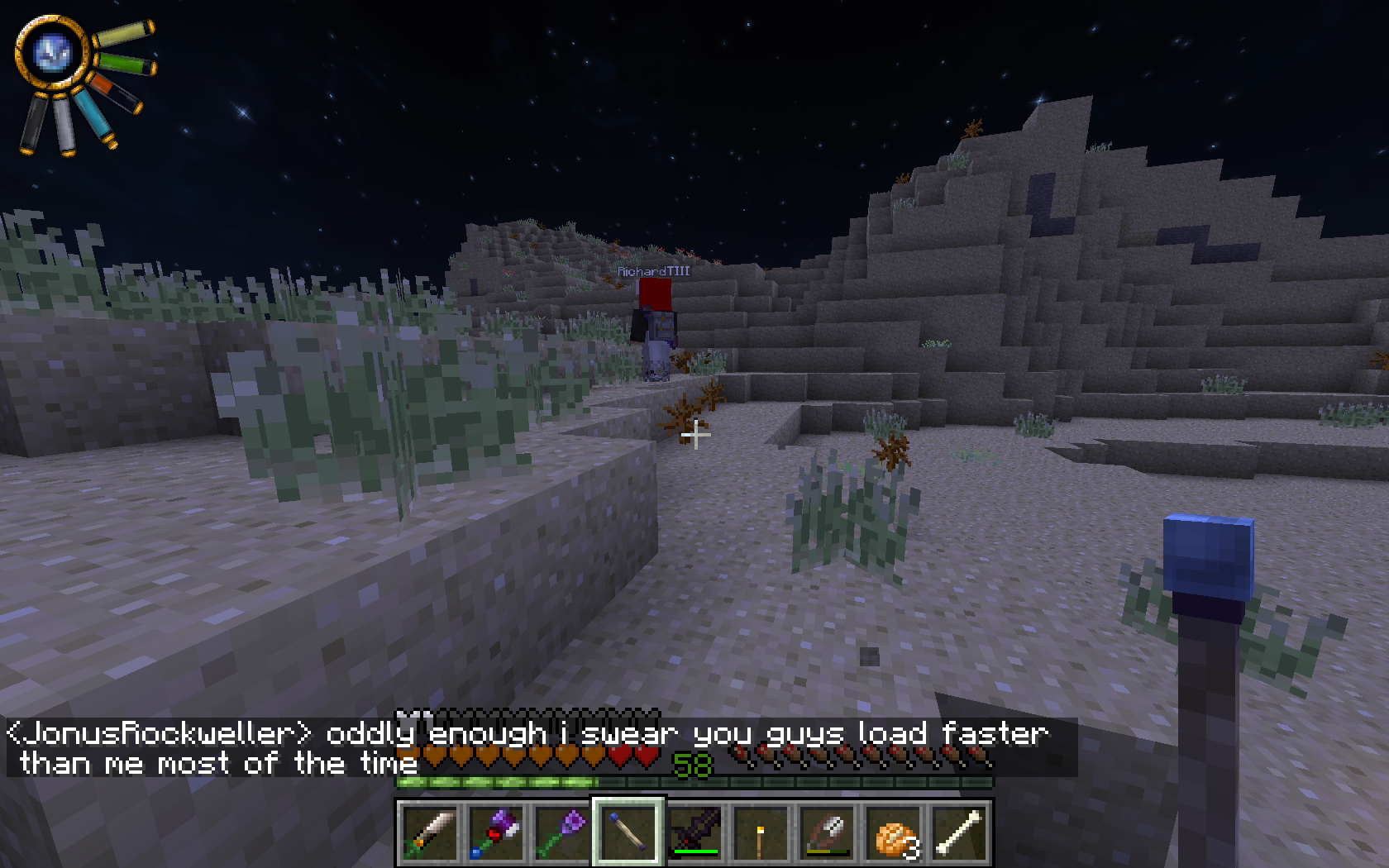
Task: Choose the brown tool with the durability bar
Action: 826,832
